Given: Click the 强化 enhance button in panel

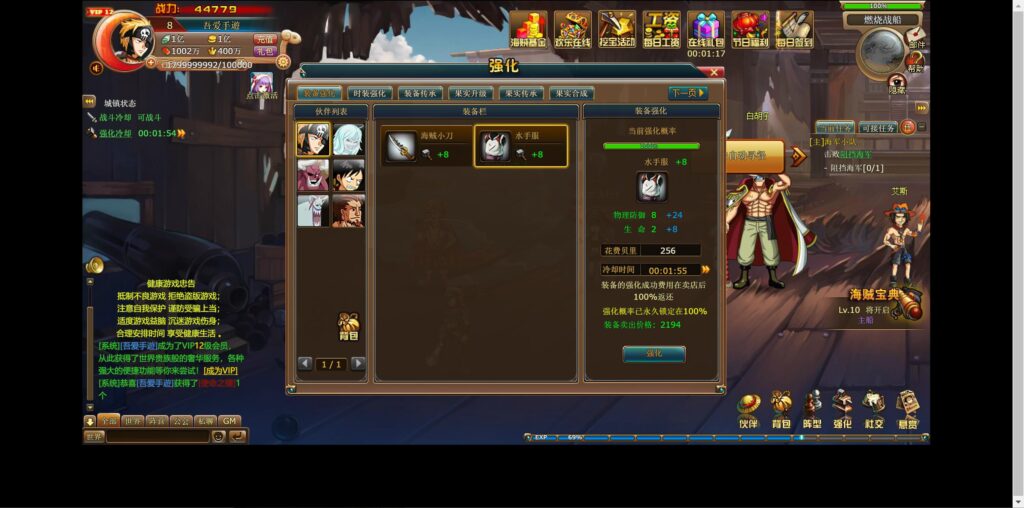Looking at the screenshot, I should [x=653, y=354].
